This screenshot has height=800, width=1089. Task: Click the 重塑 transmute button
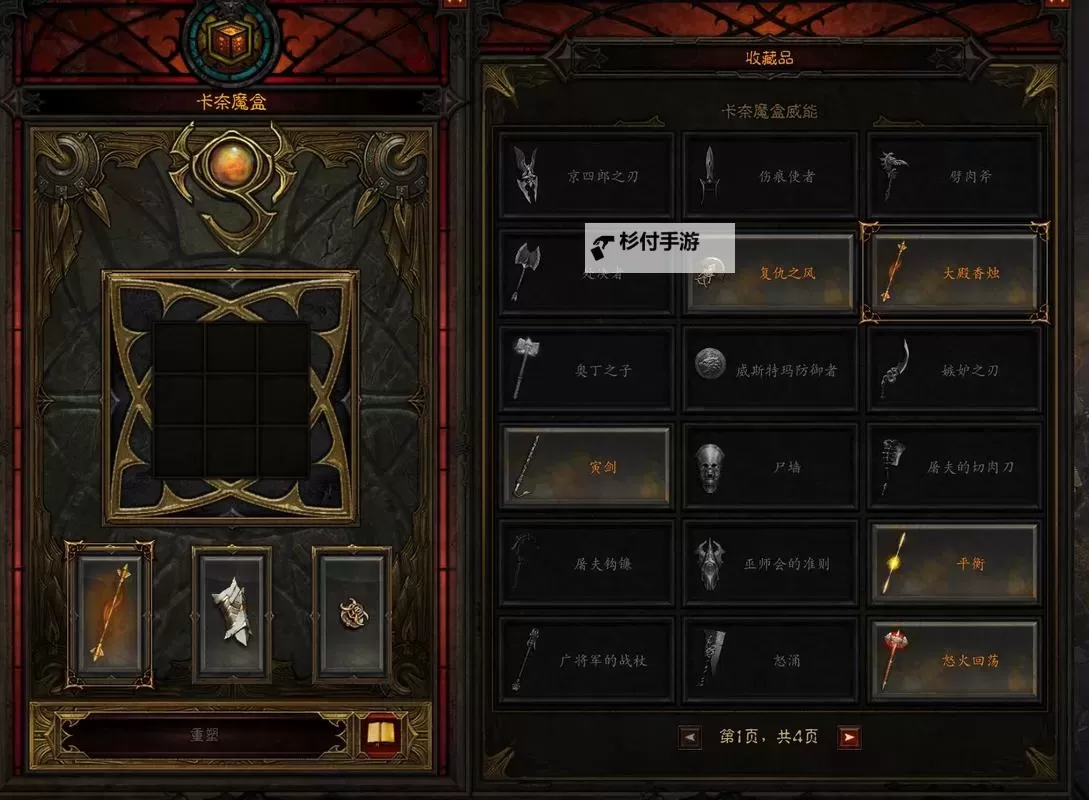(205, 735)
